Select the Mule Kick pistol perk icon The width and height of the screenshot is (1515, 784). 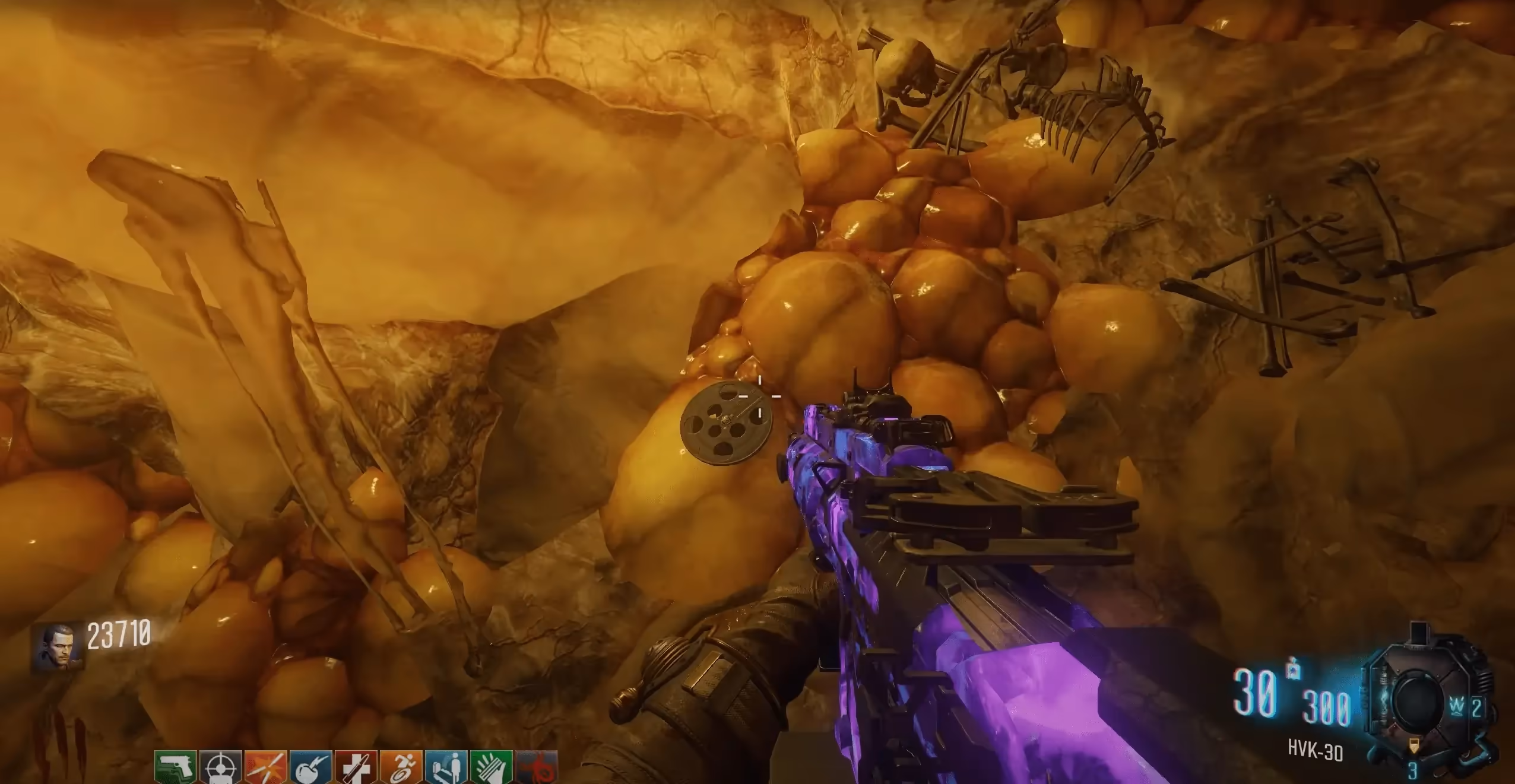pos(176,767)
